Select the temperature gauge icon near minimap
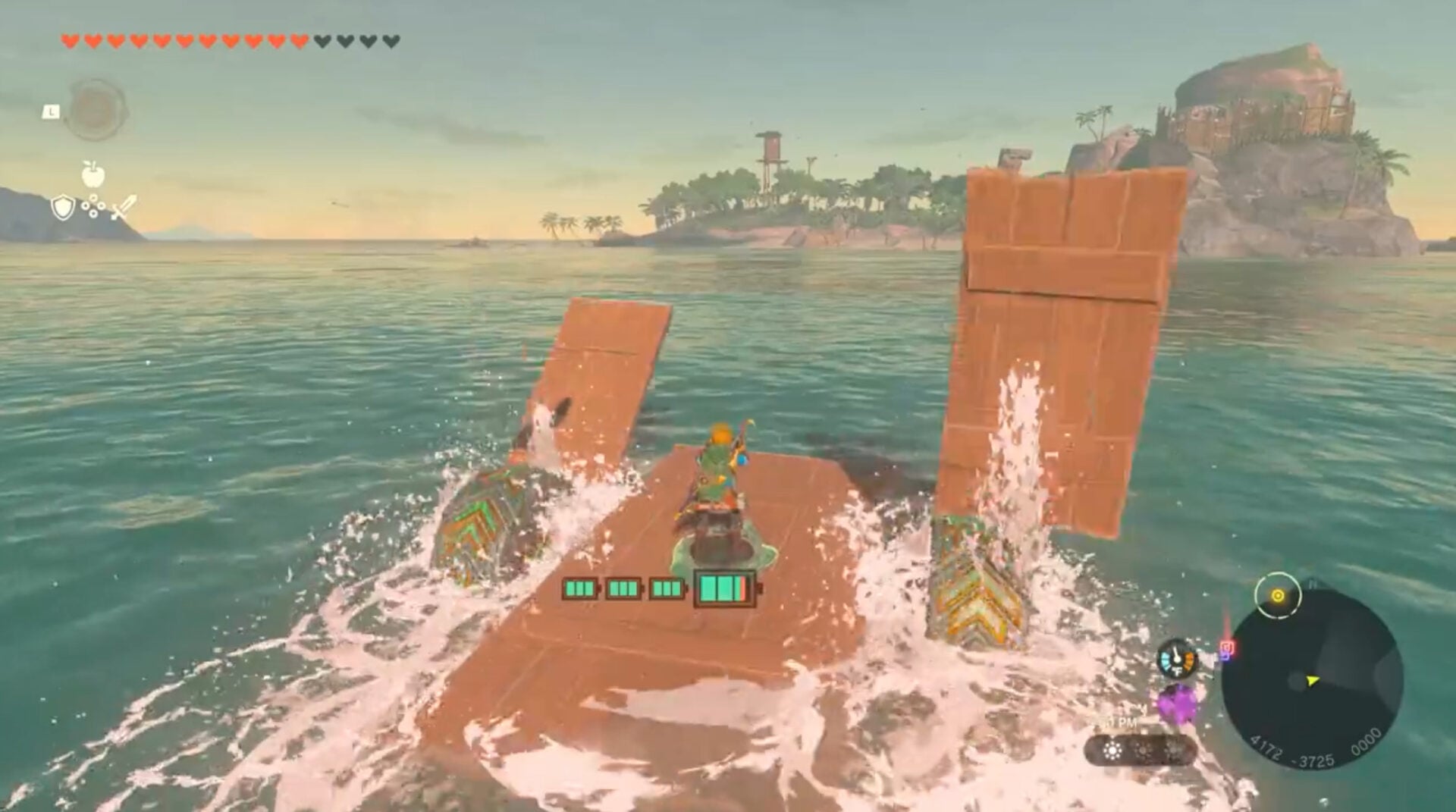 point(1178,659)
